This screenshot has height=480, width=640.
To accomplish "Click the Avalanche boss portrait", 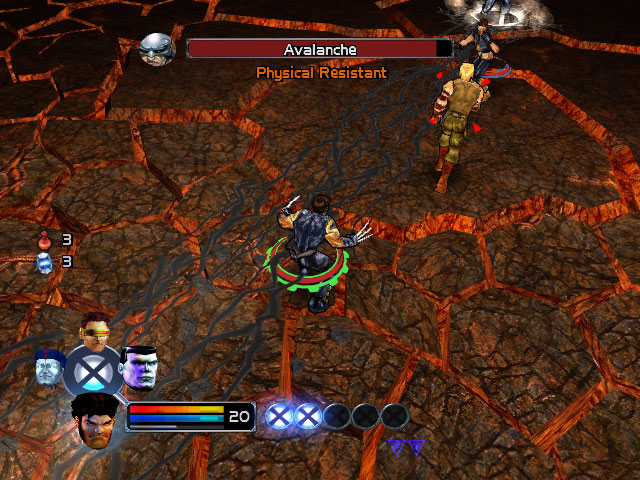I will pos(157,48).
